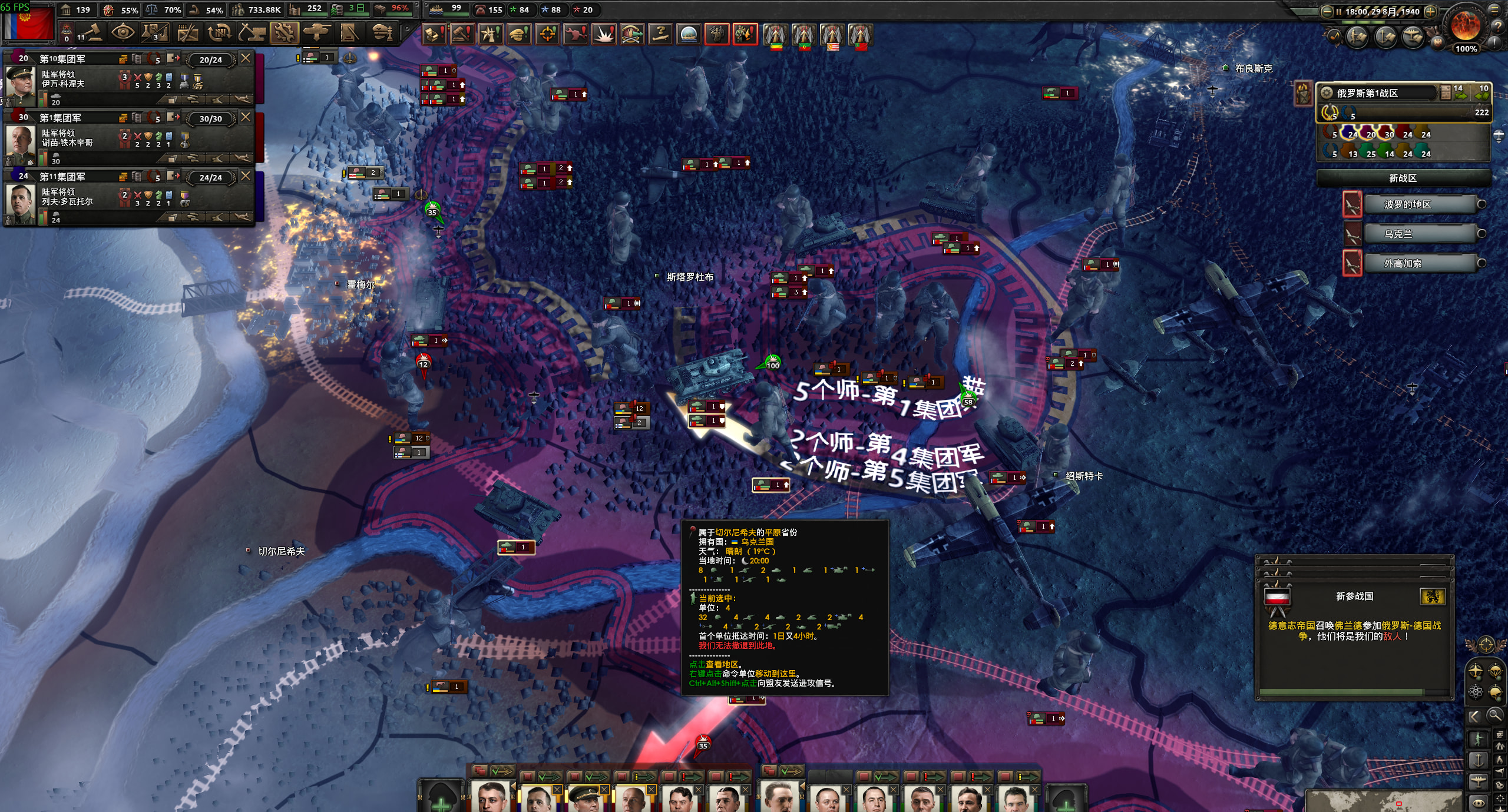Close the 第10集团军 army panel
The width and height of the screenshot is (1508, 812).
click(246, 58)
